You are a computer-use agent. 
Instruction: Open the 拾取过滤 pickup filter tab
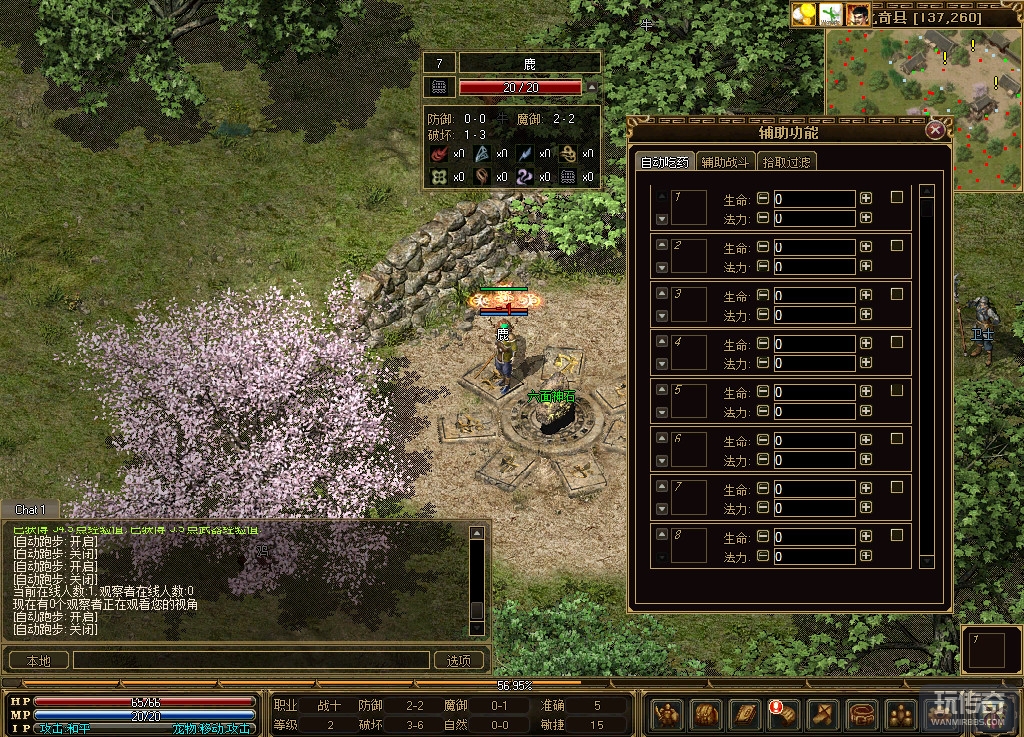pos(787,162)
